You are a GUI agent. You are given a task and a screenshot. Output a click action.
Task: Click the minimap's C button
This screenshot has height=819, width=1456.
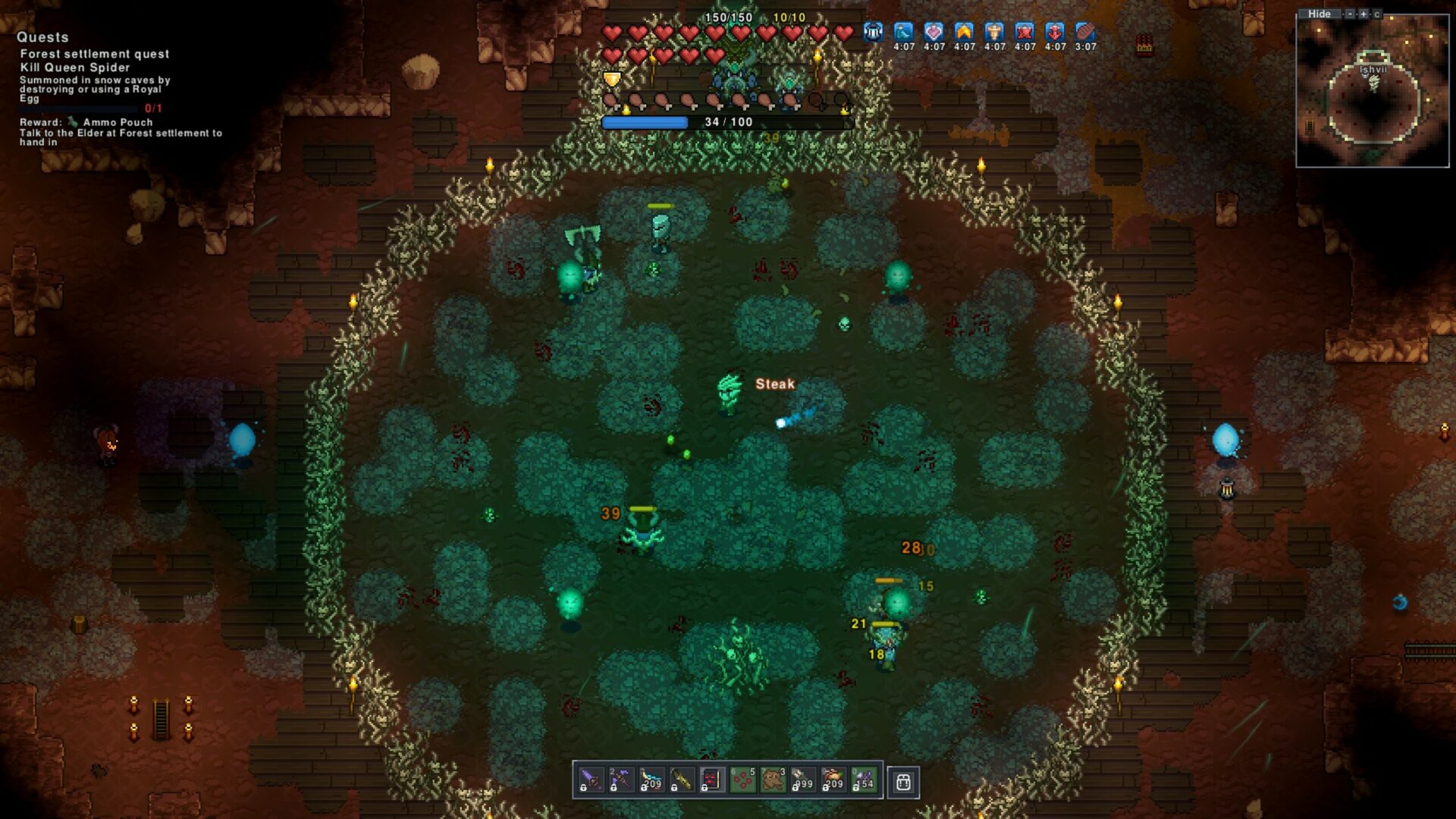click(x=1377, y=14)
